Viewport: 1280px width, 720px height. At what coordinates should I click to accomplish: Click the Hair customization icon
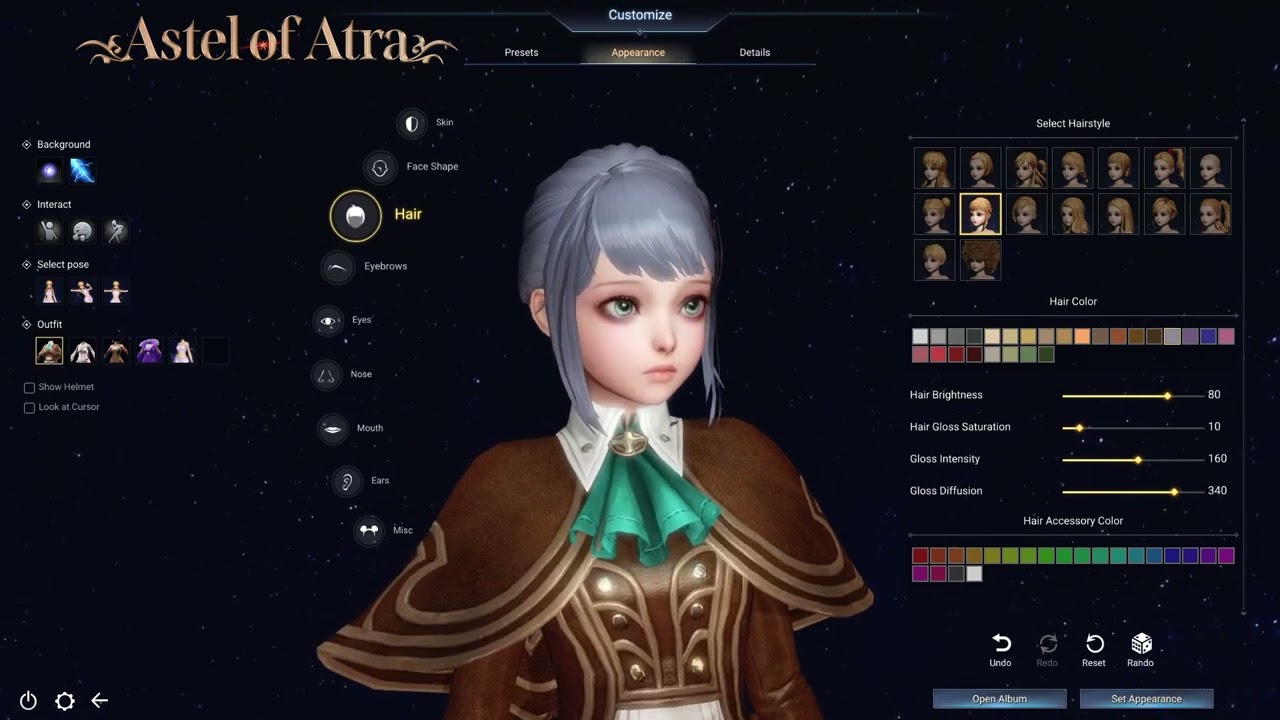[355, 215]
